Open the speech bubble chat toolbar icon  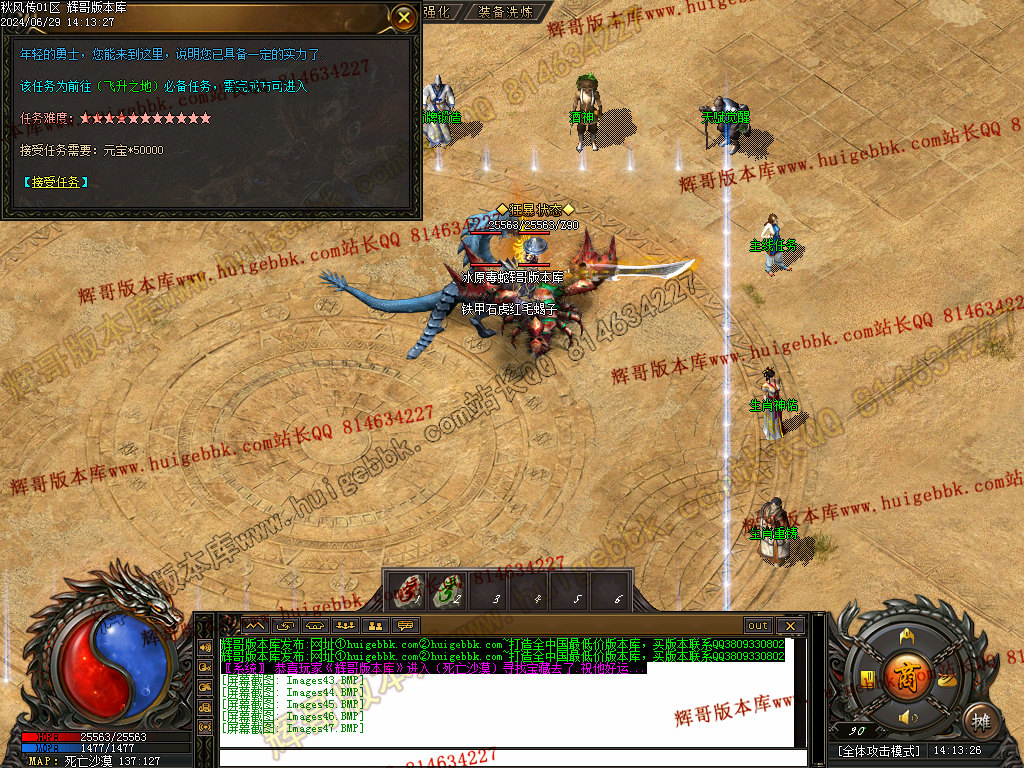pyautogui.click(x=406, y=626)
